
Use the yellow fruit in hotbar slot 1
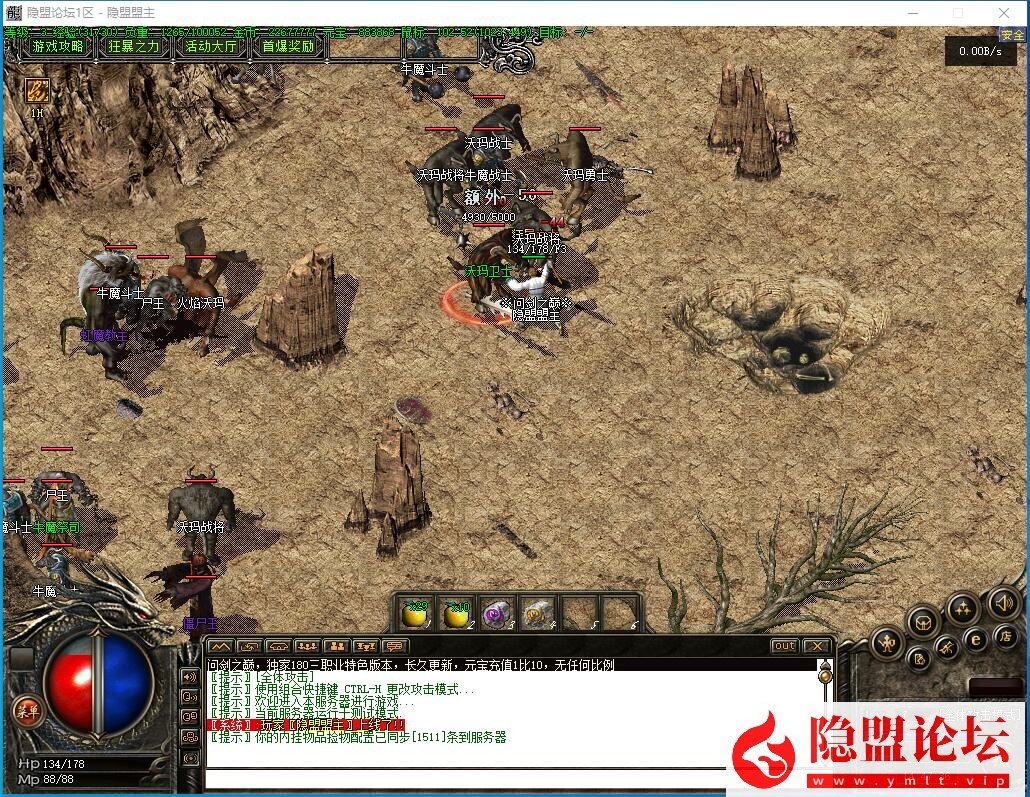(x=415, y=614)
